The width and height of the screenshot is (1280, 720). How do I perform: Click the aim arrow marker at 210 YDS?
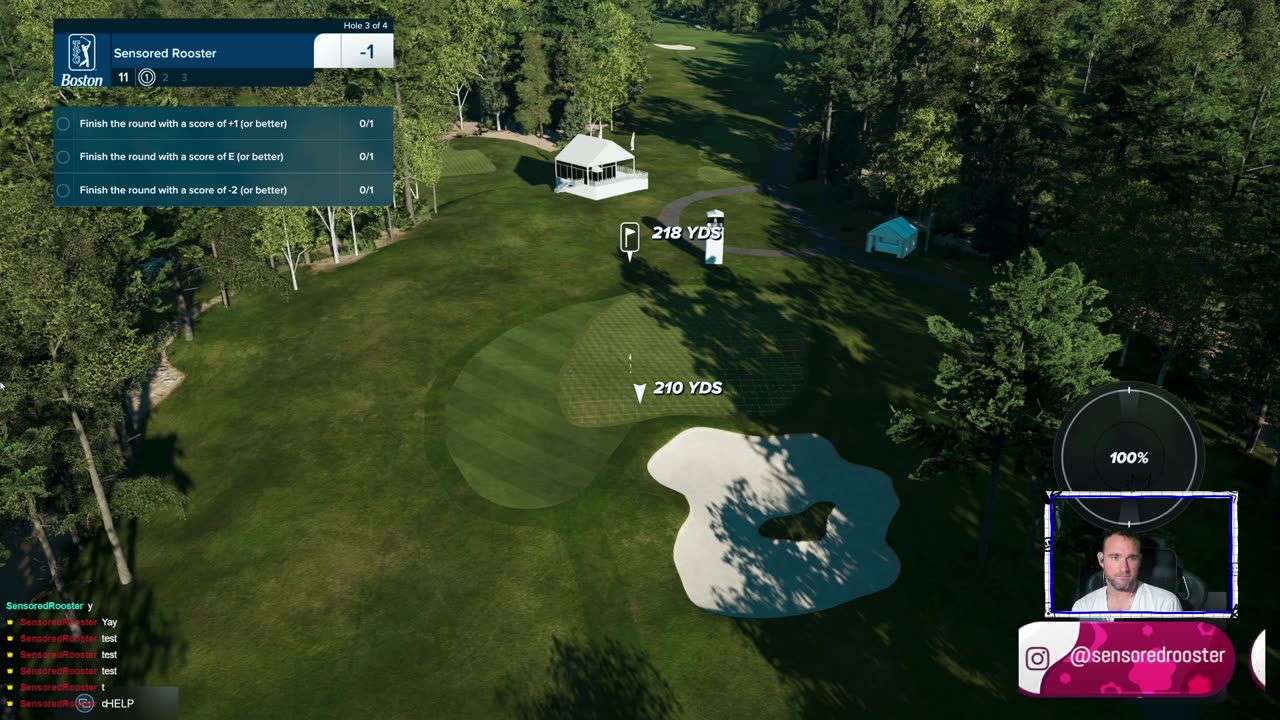coord(639,392)
